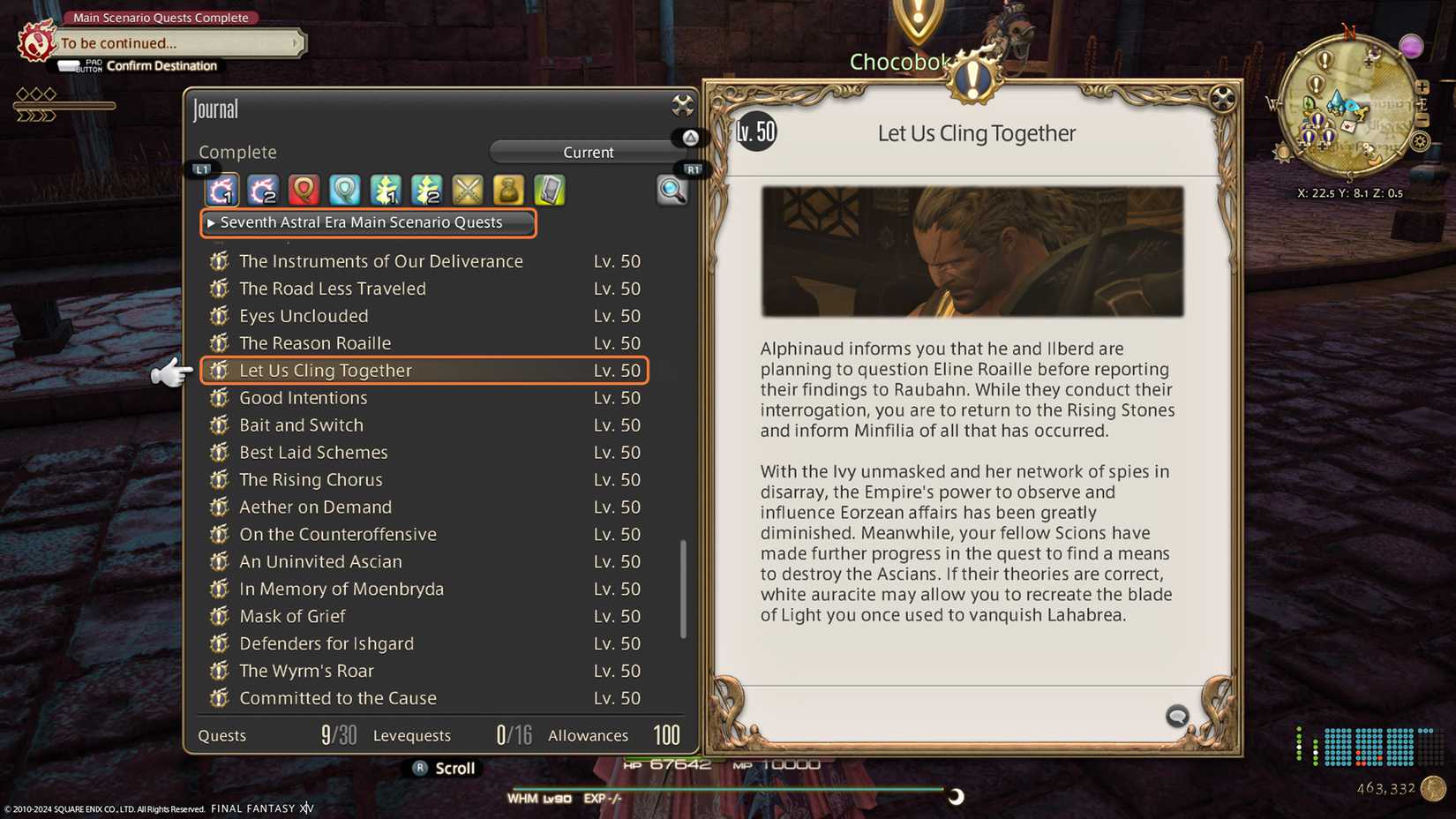Click the red sidequest filter icon
The height and width of the screenshot is (819, 1456).
coord(303,190)
